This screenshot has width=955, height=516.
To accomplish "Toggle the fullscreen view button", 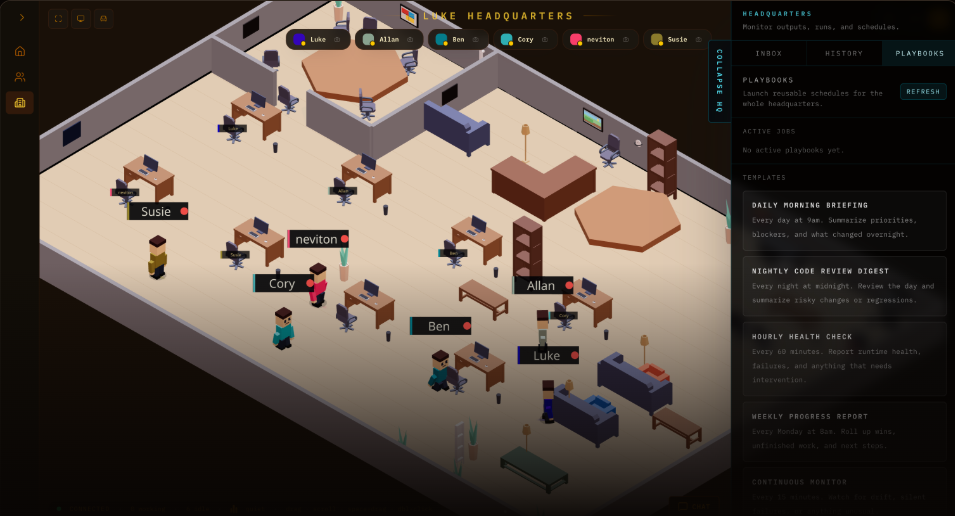I will coord(57,18).
